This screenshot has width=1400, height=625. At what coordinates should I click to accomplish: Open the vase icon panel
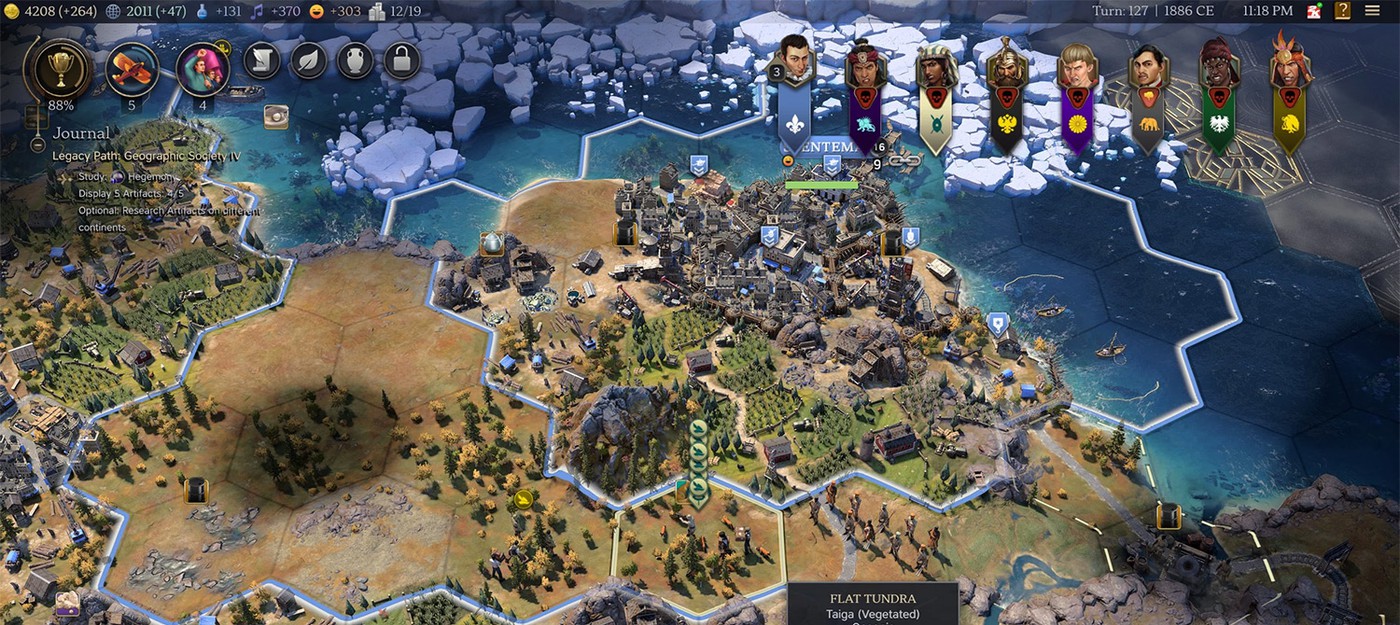click(354, 62)
